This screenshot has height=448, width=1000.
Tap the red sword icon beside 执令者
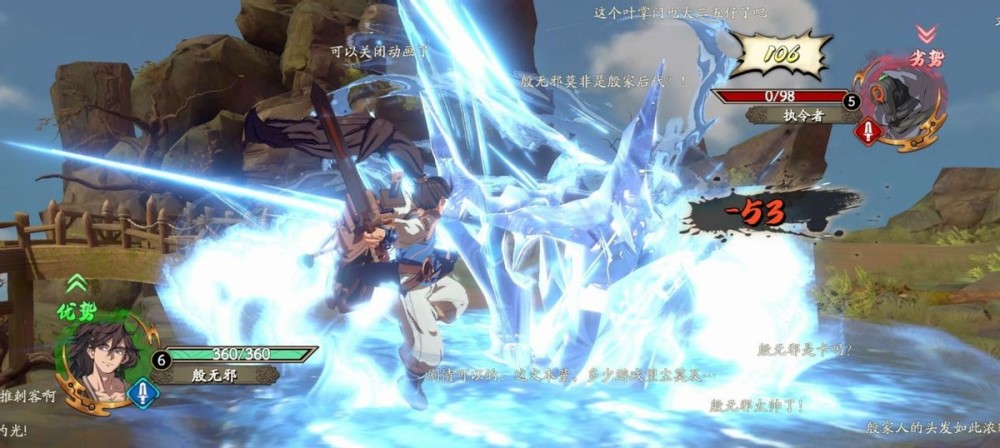867,131
